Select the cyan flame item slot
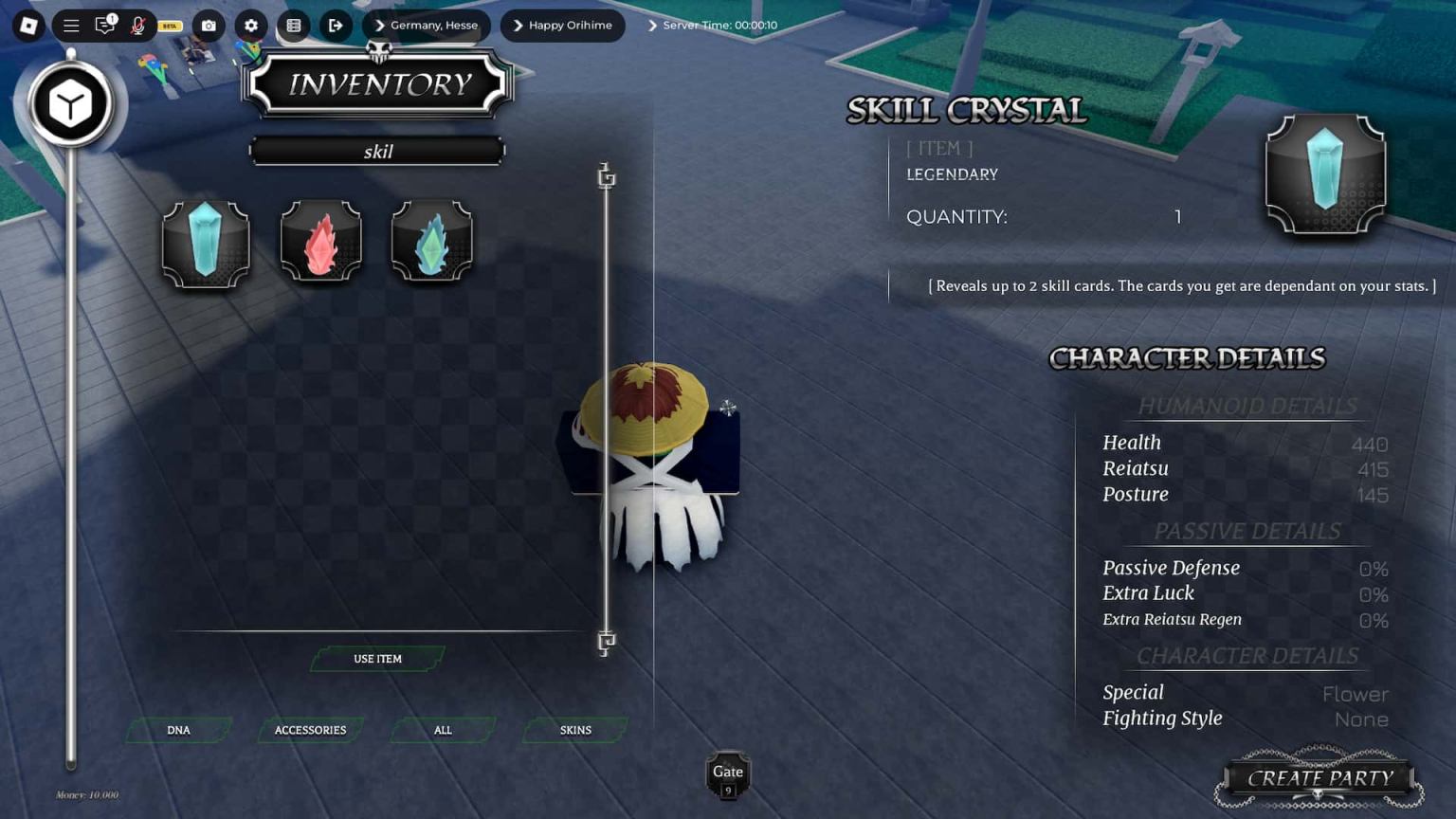The height and width of the screenshot is (819, 1456). (x=432, y=241)
